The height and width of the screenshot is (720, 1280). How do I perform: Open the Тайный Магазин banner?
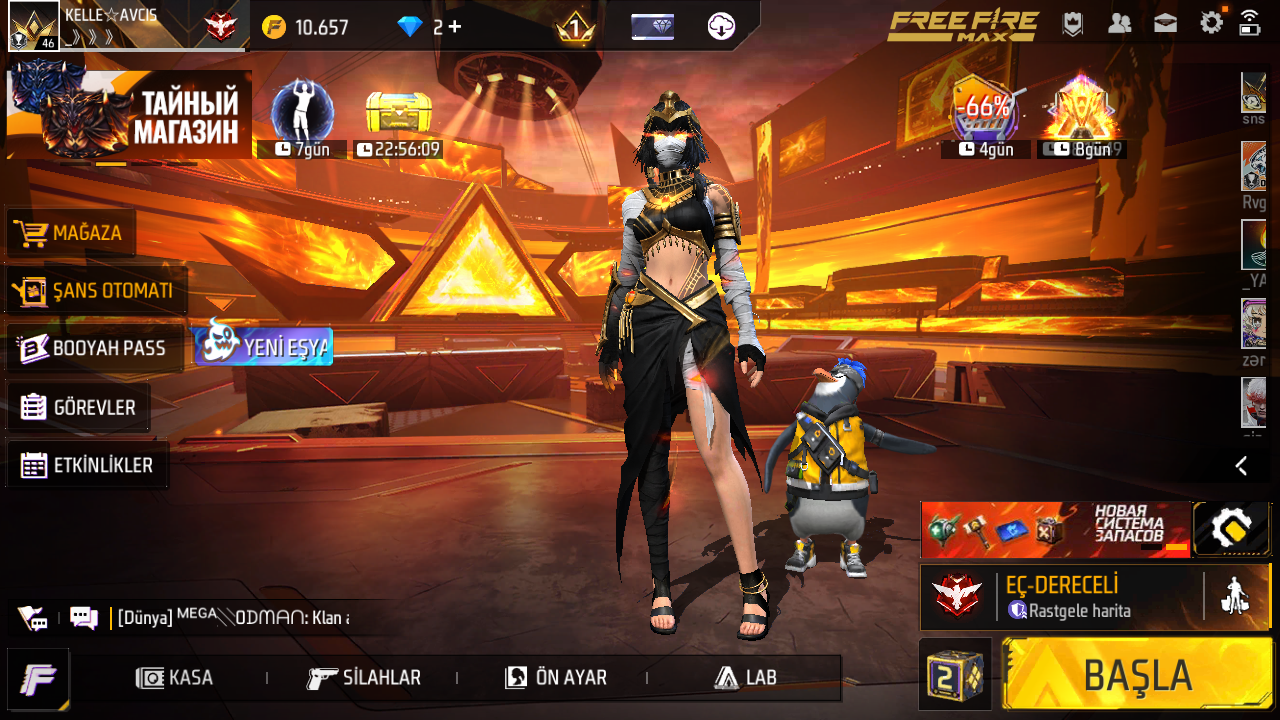130,115
